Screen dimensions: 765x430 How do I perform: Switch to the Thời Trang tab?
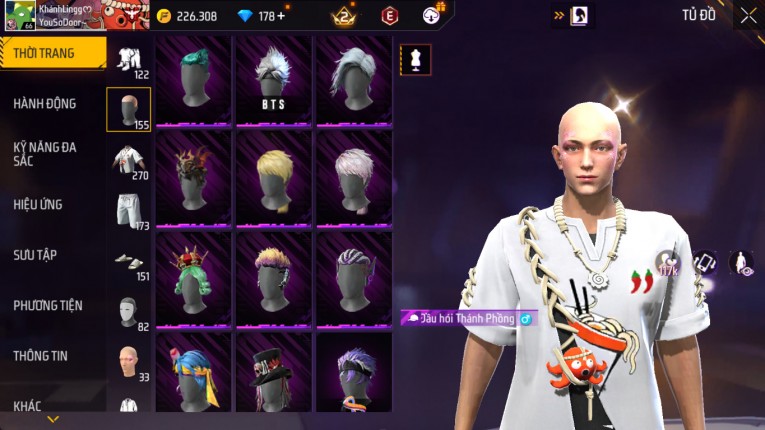[50, 53]
